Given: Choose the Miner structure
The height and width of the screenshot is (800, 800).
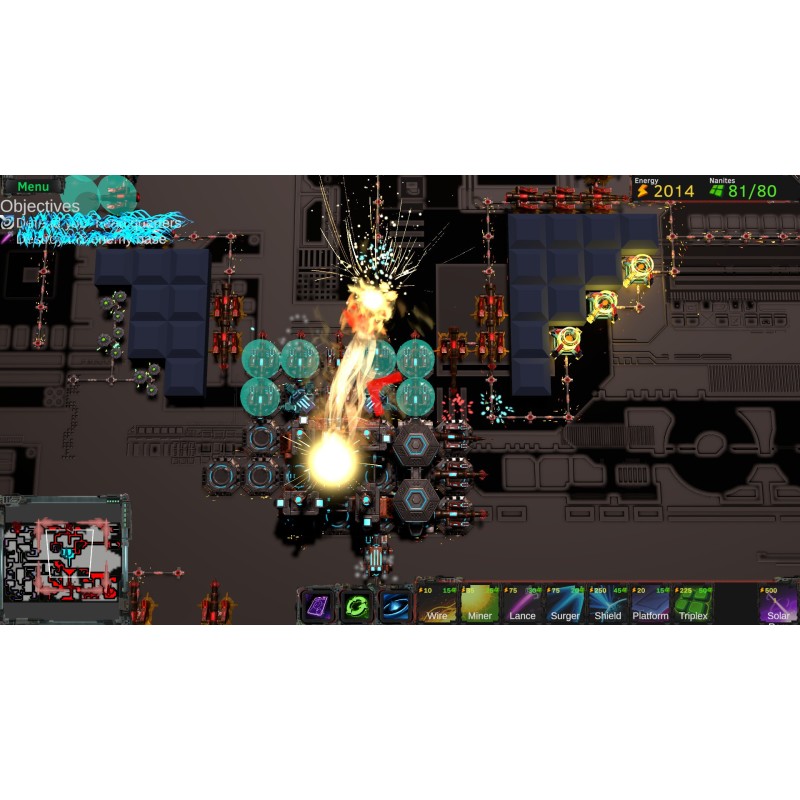Looking at the screenshot, I should [x=480, y=604].
